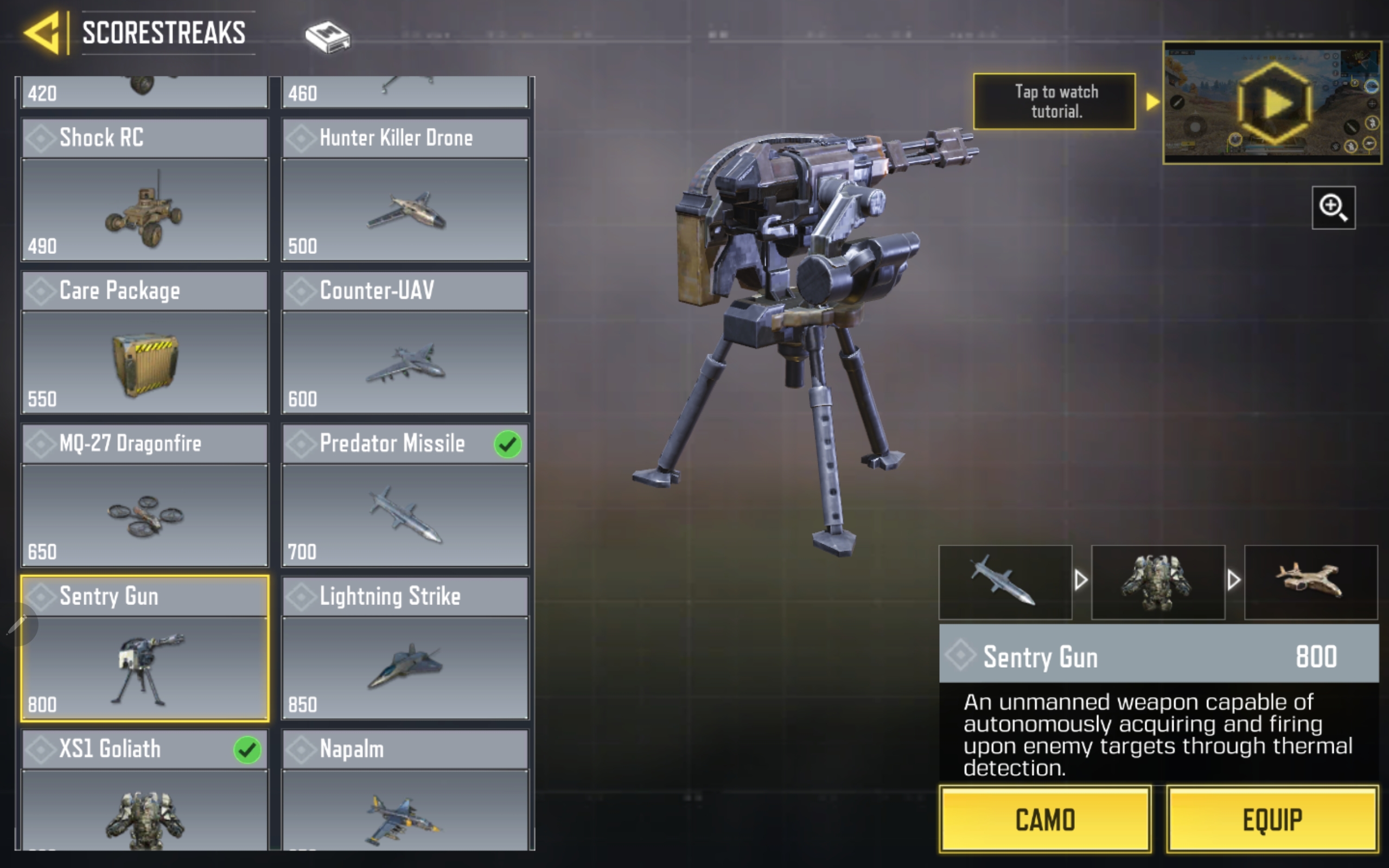This screenshot has height=868, width=1389.
Task: Select the XS1 Goliath scorestreak
Action: click(145, 789)
